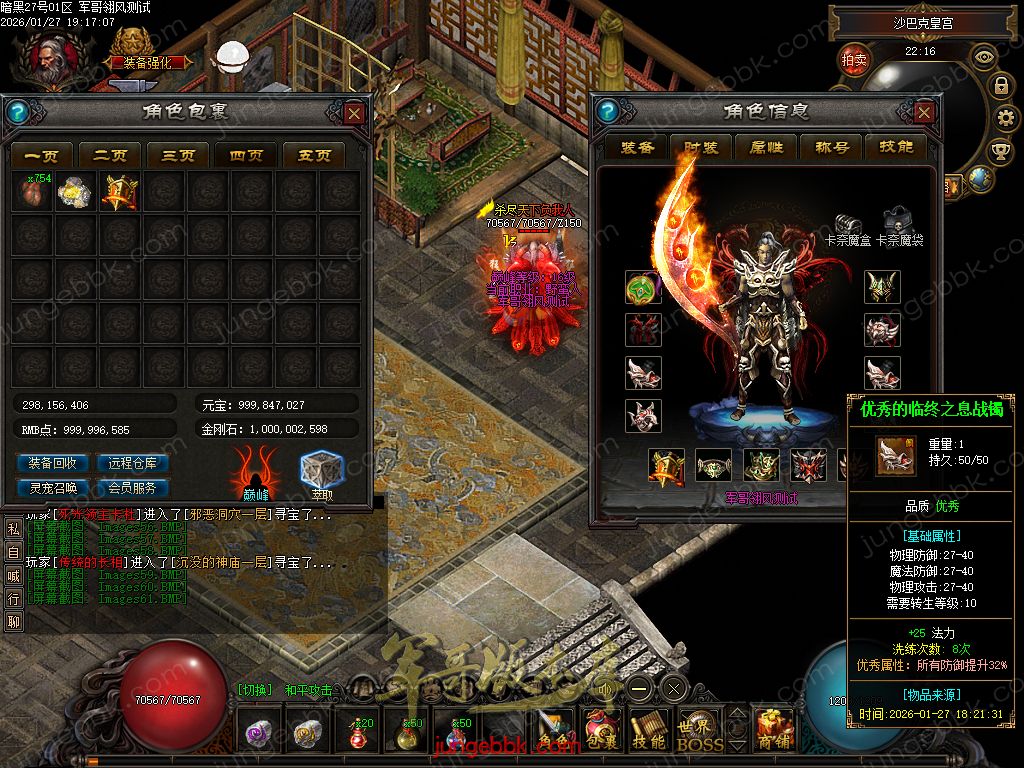Open settings via the gear icon
This screenshot has height=768, width=1024.
[1000, 119]
